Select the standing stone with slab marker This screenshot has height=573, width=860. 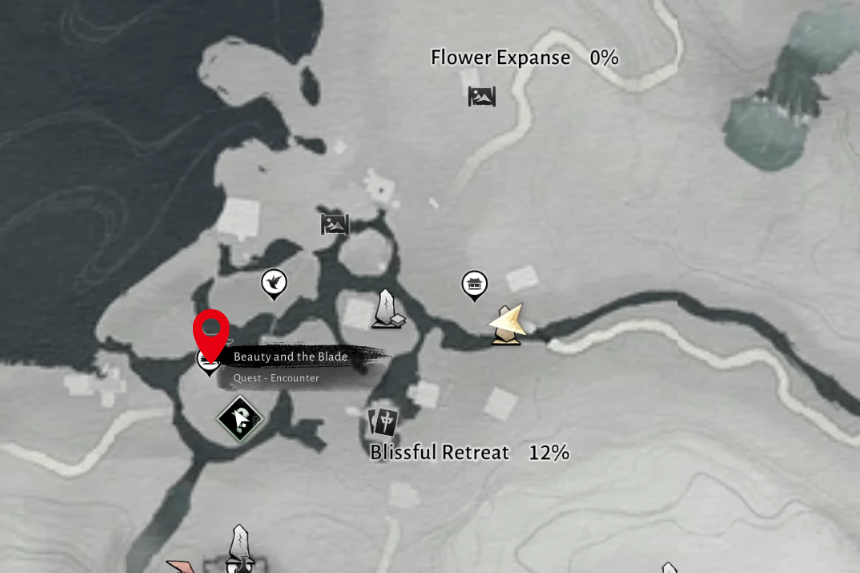pos(387,310)
